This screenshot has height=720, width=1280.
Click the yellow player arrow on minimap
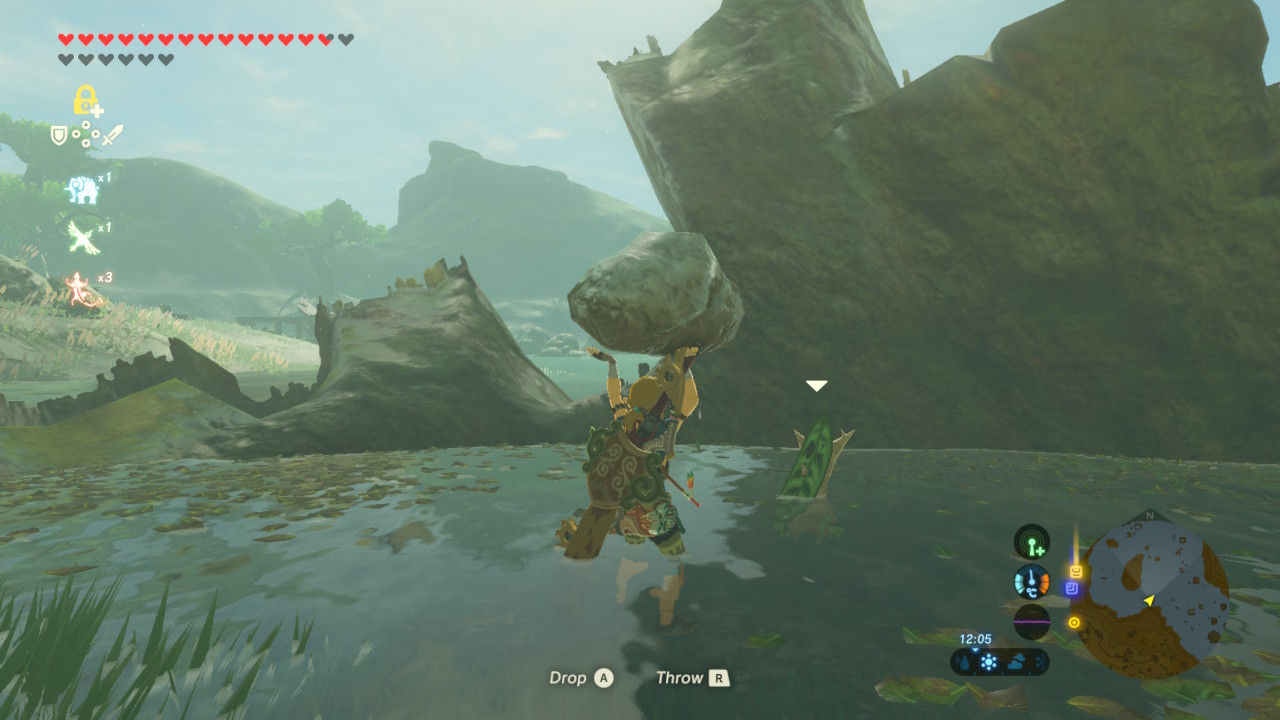pyautogui.click(x=1149, y=600)
